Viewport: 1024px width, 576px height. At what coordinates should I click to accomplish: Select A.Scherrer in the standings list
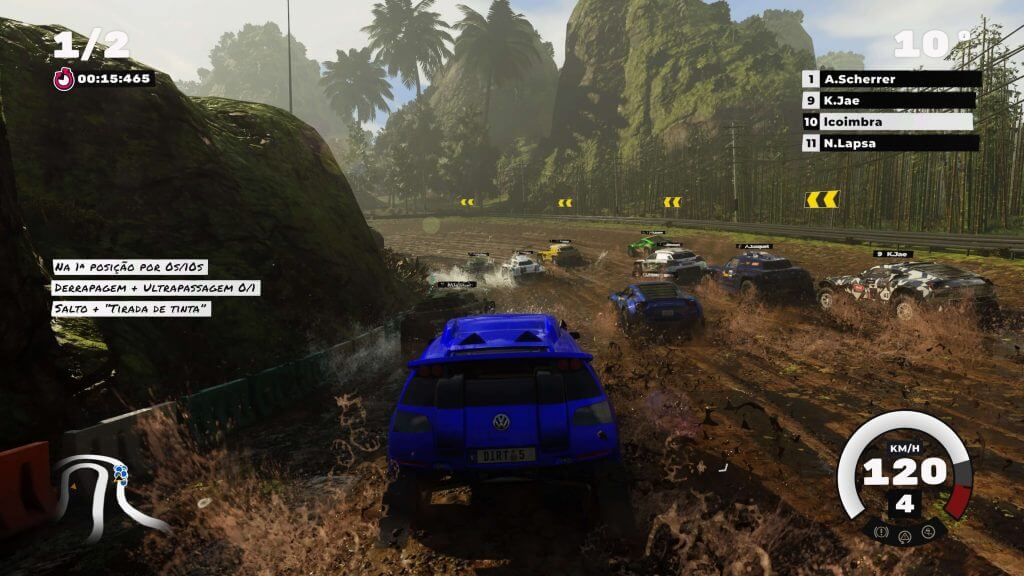pyautogui.click(x=890, y=79)
